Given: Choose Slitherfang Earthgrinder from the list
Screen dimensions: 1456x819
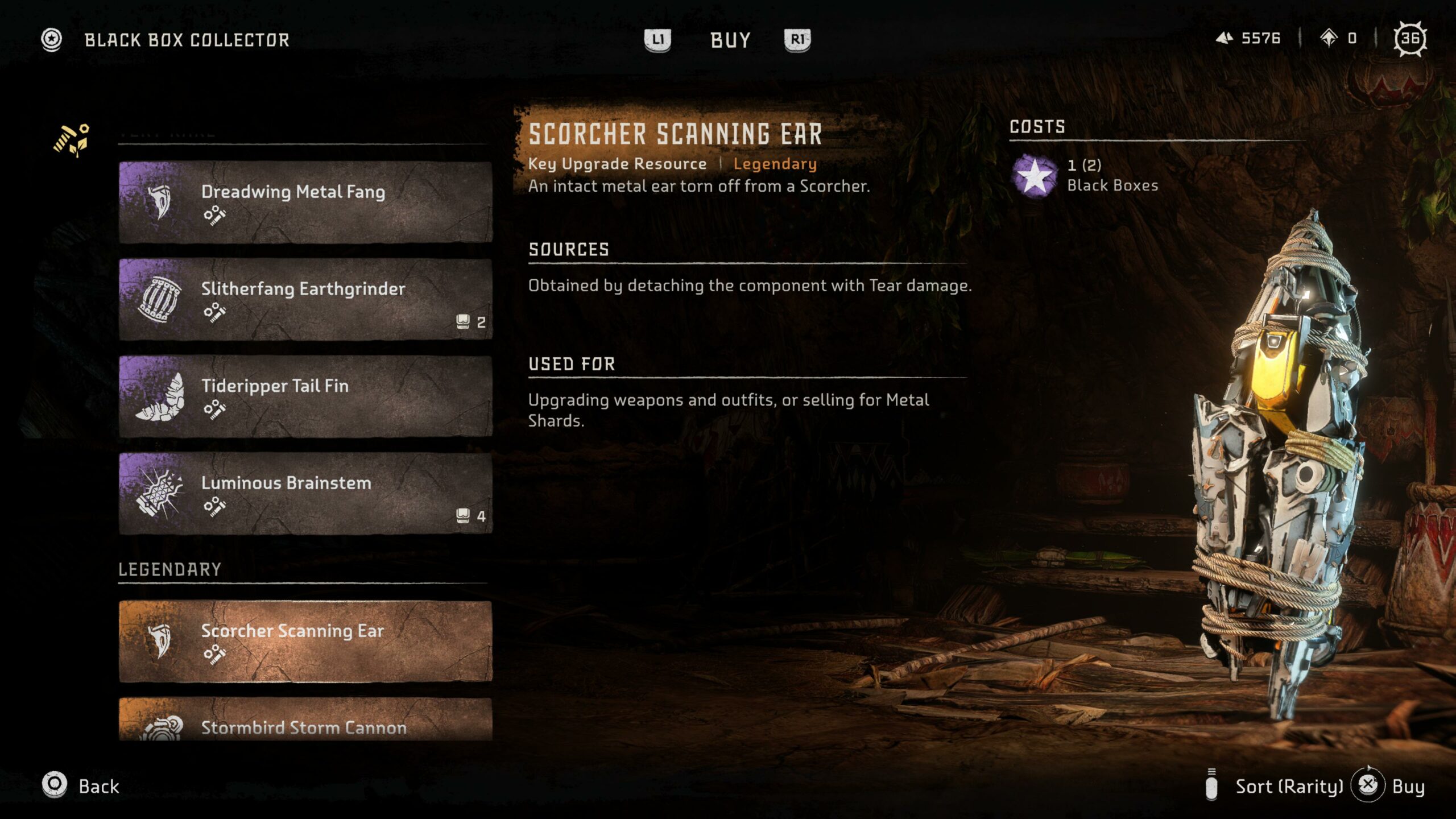Looking at the screenshot, I should (x=305, y=299).
